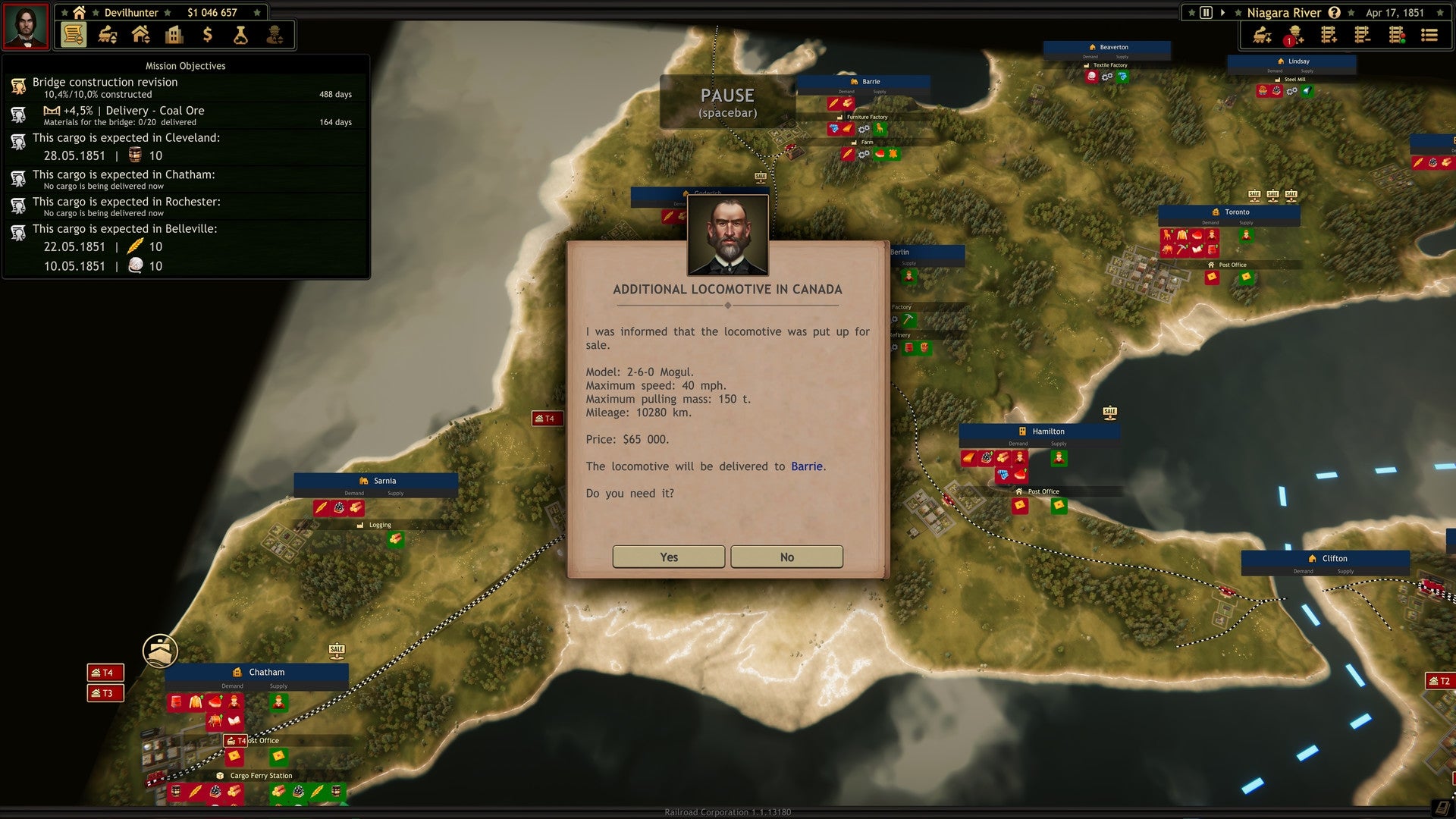Open staff management via the person icon
Image resolution: width=1456 pixels, height=819 pixels.
pos(276,34)
